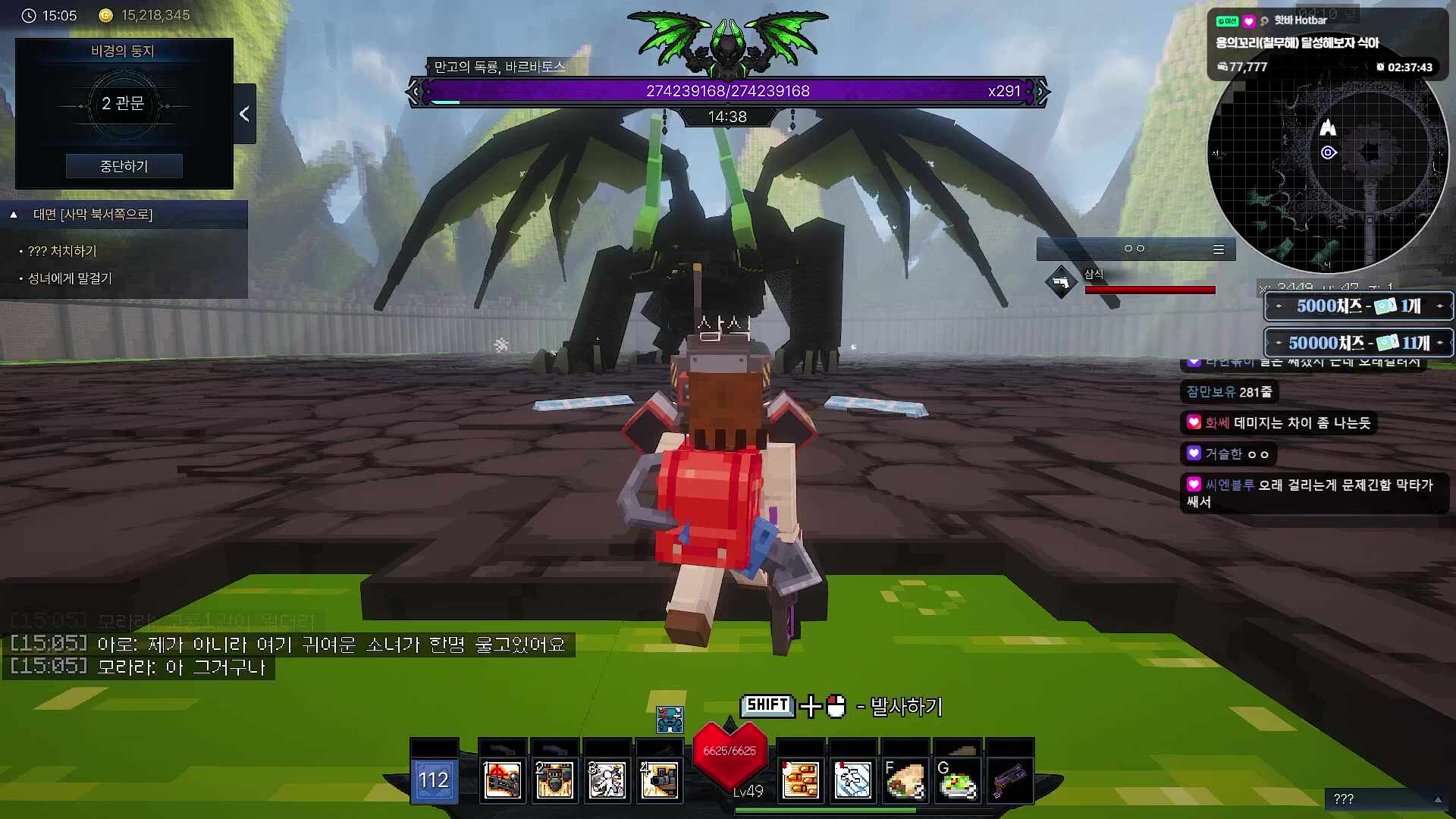Select the 성녀에게 말걸기 objective
1456x819 pixels.
(x=70, y=278)
